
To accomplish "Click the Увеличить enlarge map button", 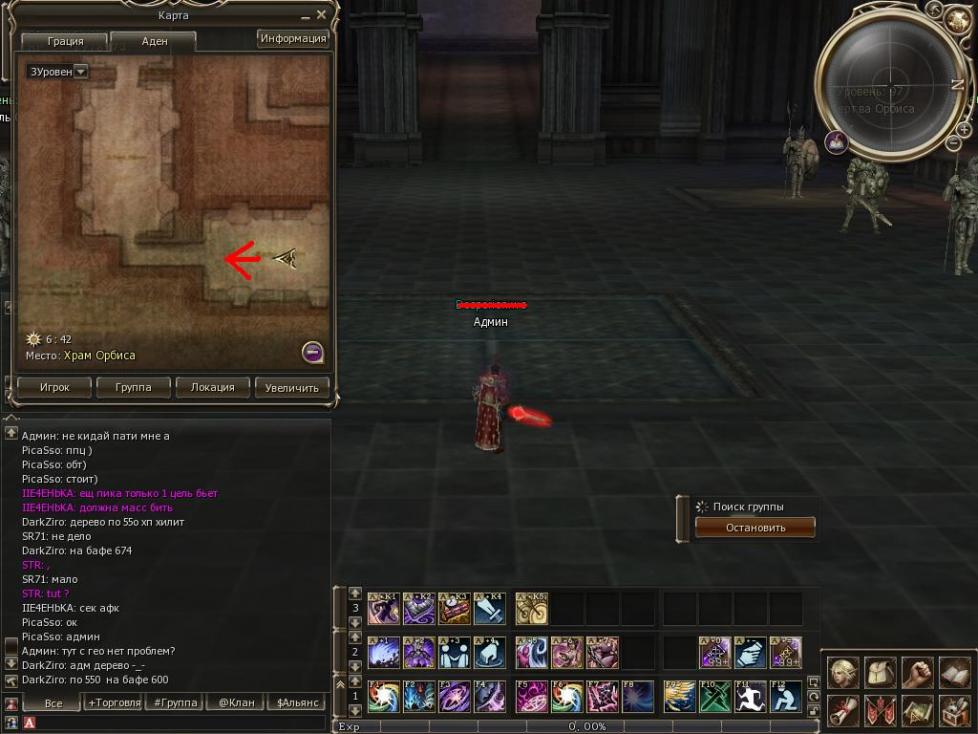I will point(292,388).
